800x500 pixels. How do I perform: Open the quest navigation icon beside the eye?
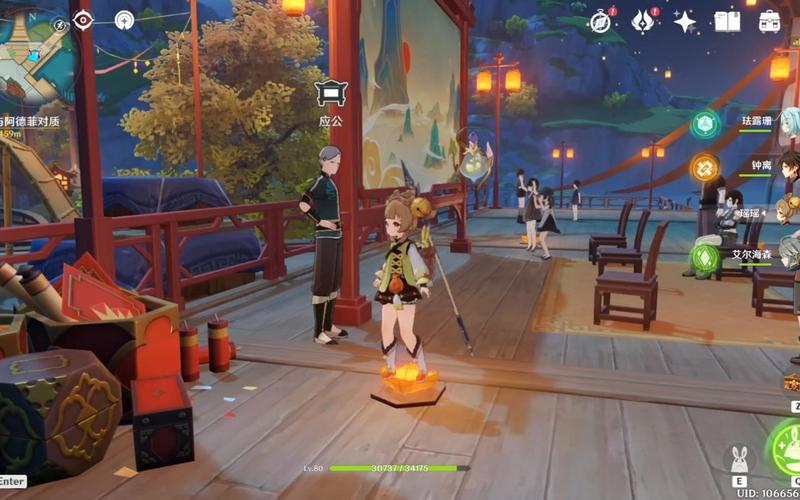124,20
